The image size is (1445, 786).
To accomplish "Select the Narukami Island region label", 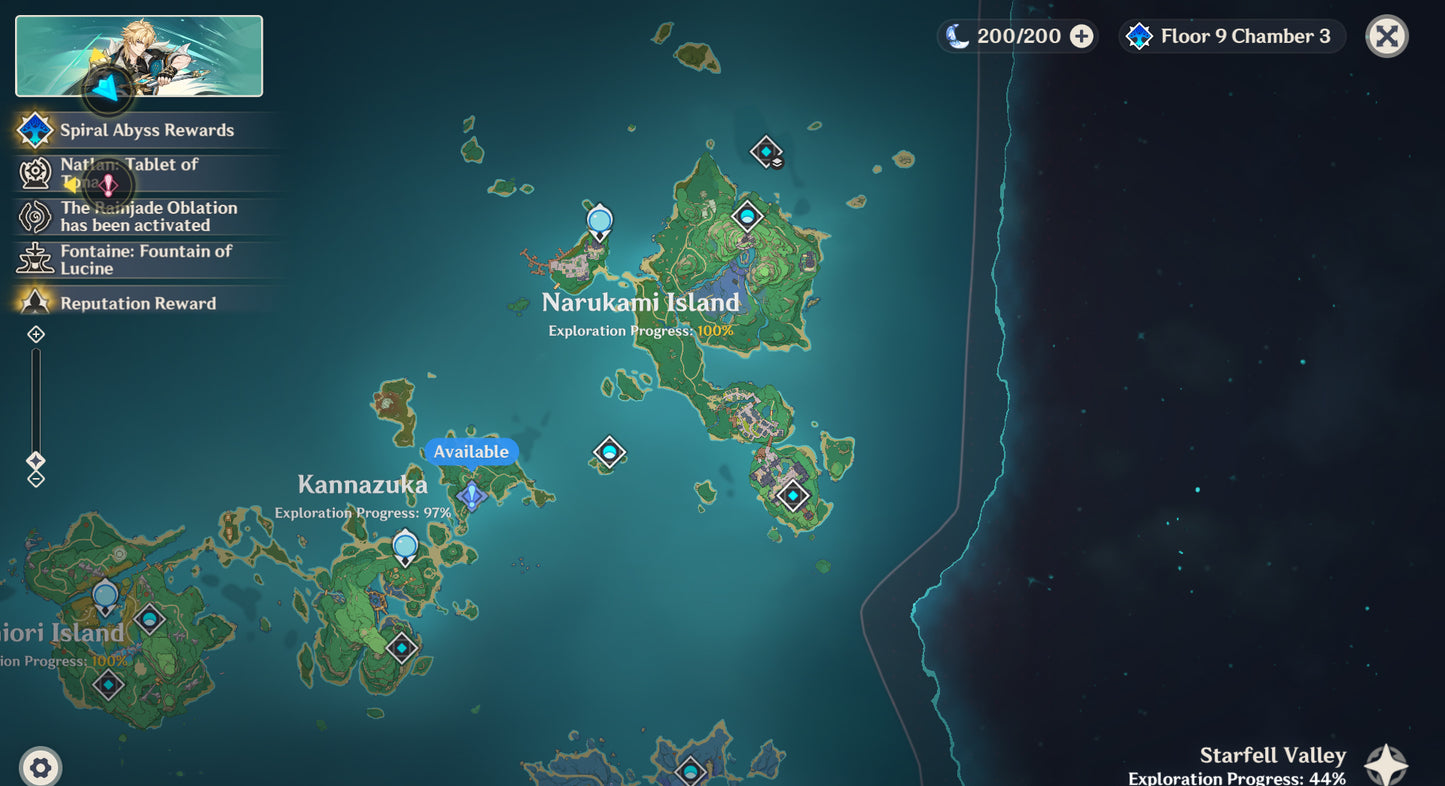I will click(x=641, y=303).
